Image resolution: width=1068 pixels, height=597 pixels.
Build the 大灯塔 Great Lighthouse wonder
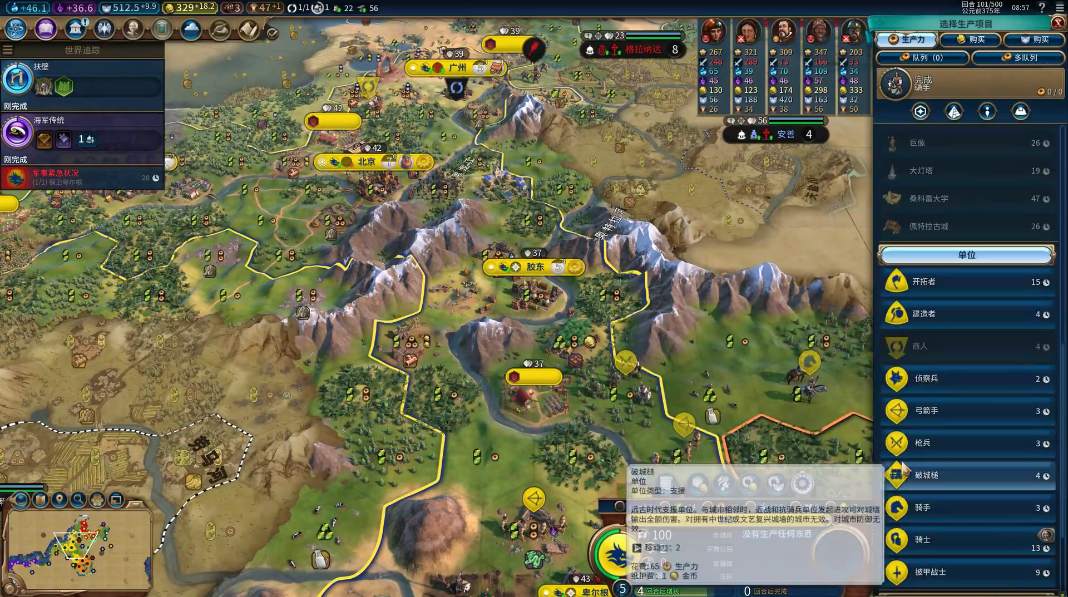[x=967, y=170]
